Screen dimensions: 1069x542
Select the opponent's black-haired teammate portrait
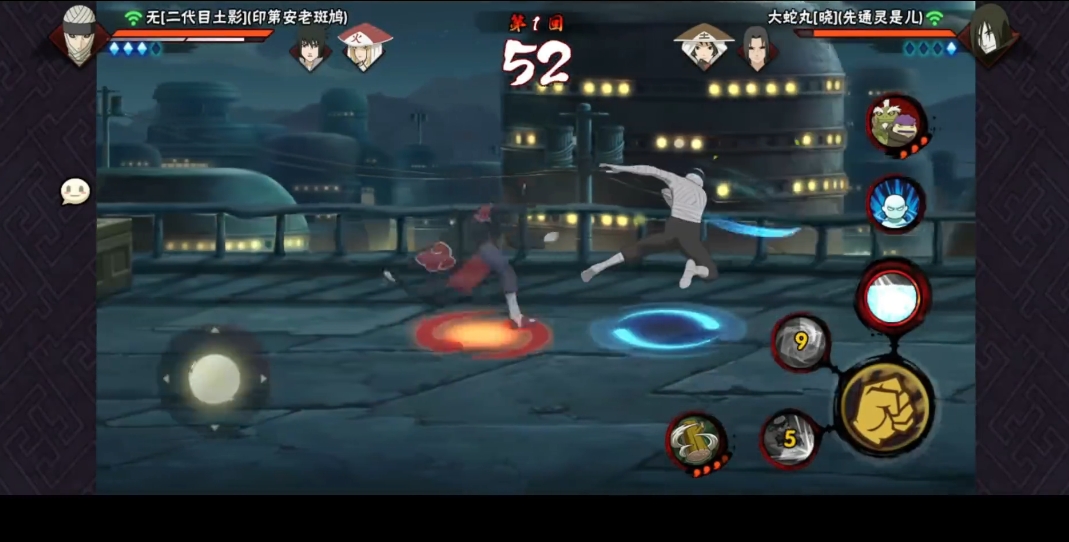tap(757, 46)
